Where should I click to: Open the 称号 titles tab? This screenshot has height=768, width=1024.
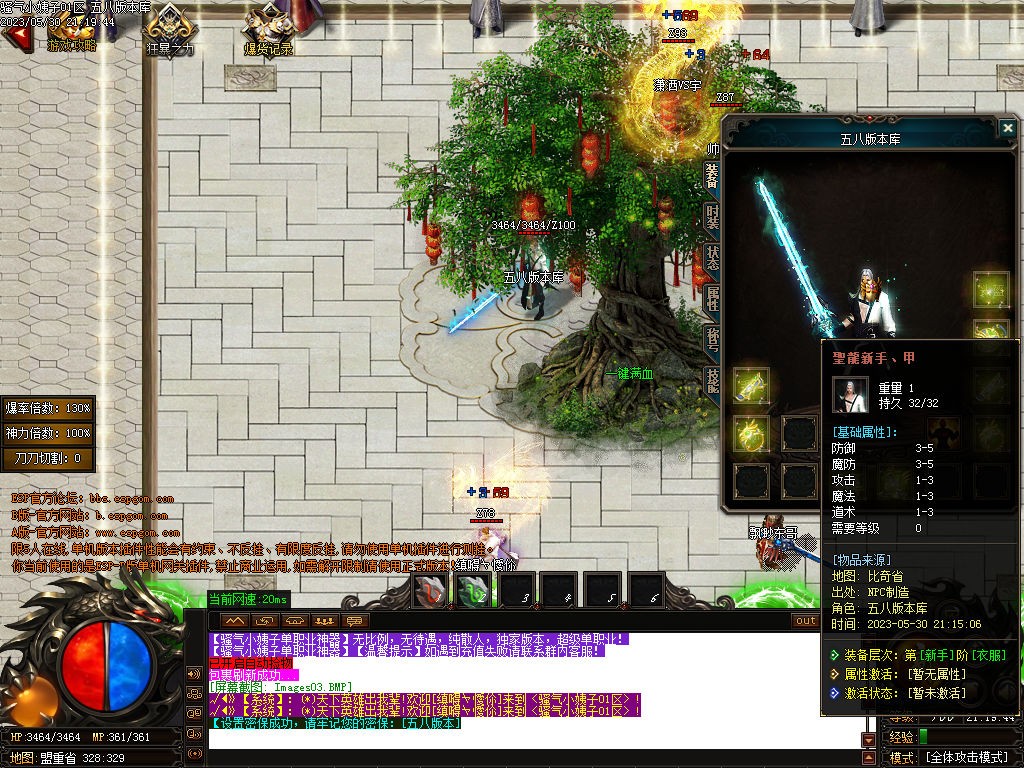tap(712, 338)
